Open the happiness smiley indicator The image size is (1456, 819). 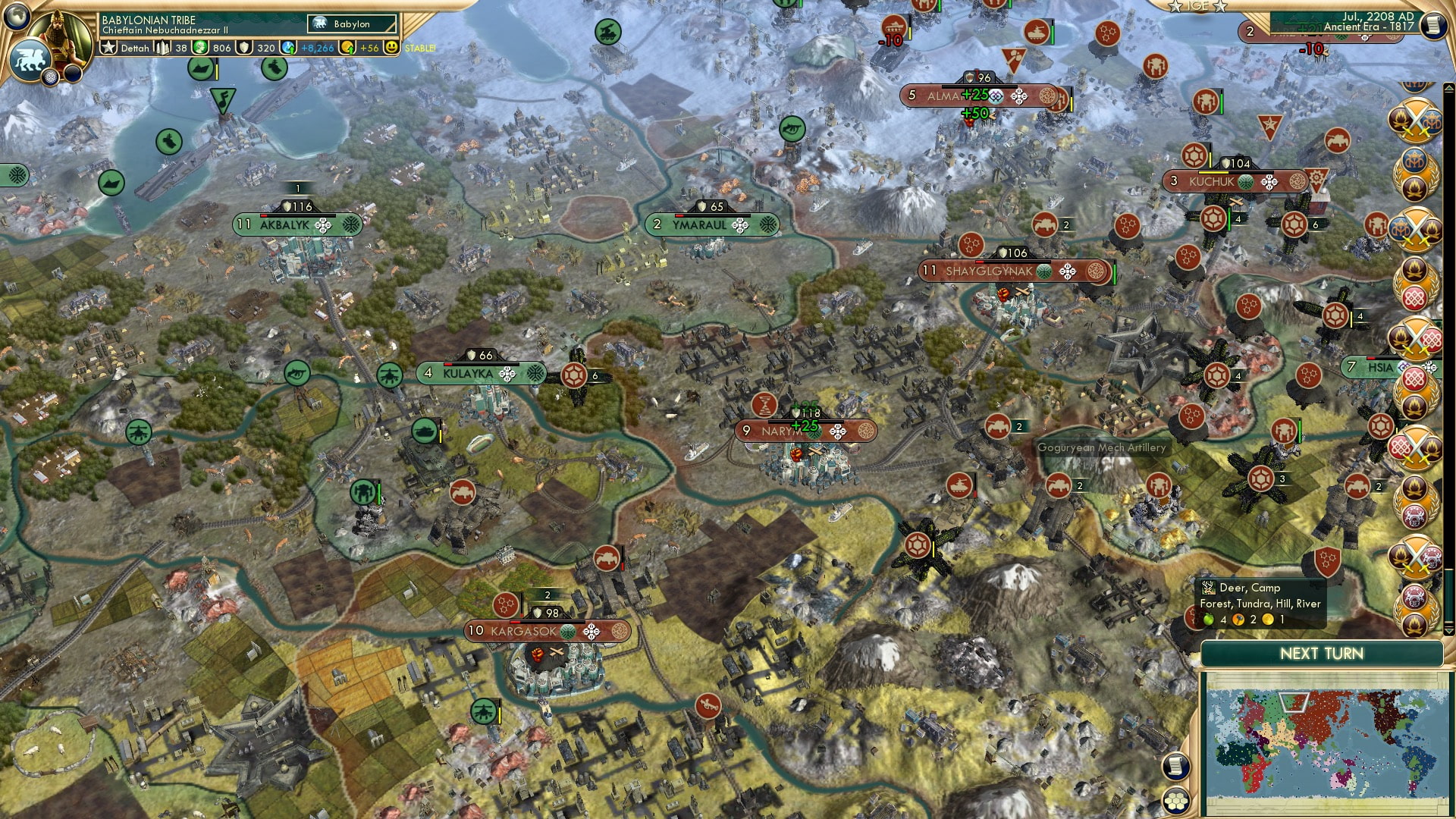pos(392,48)
